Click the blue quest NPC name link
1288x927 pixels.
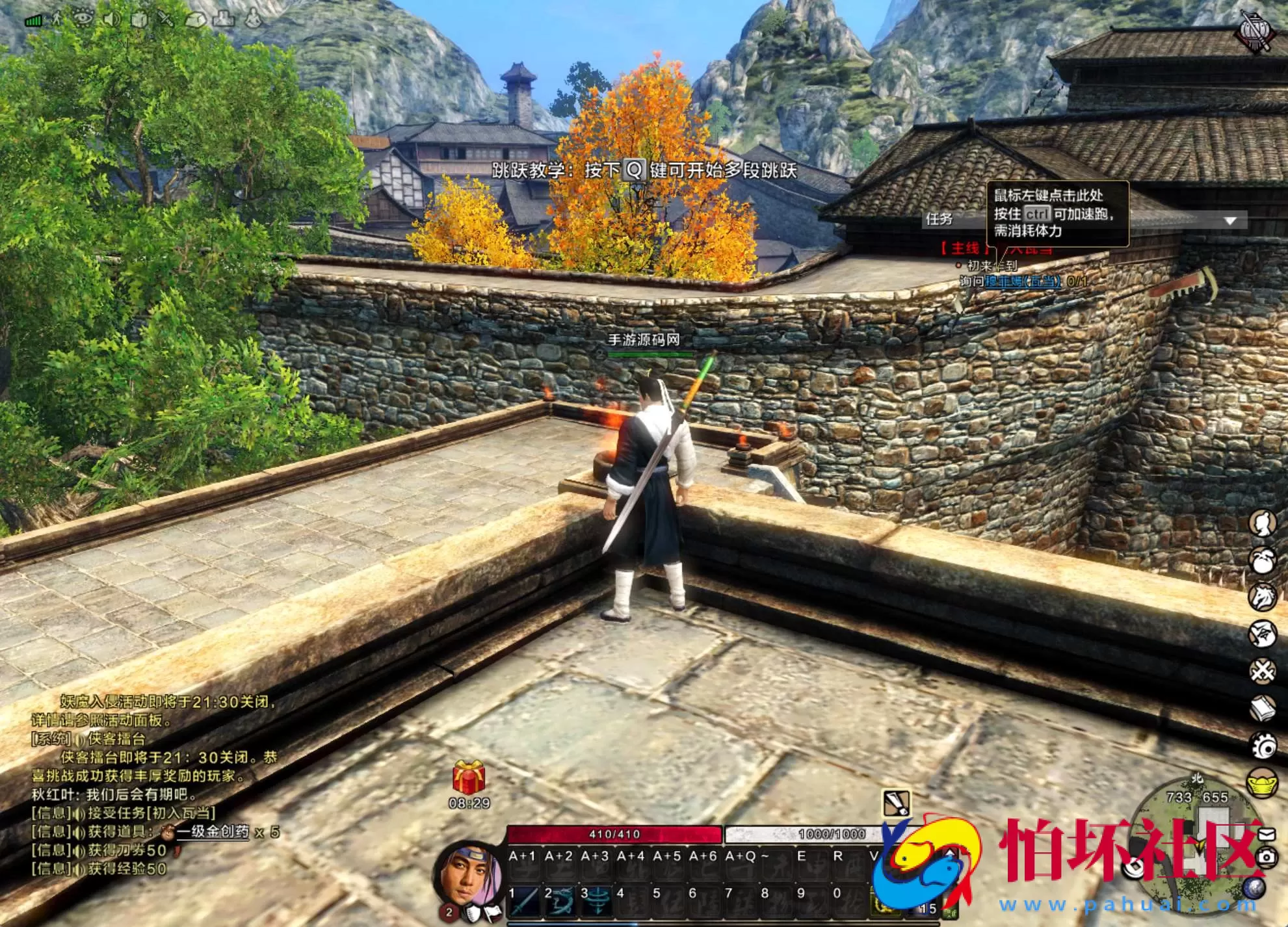point(1022,281)
